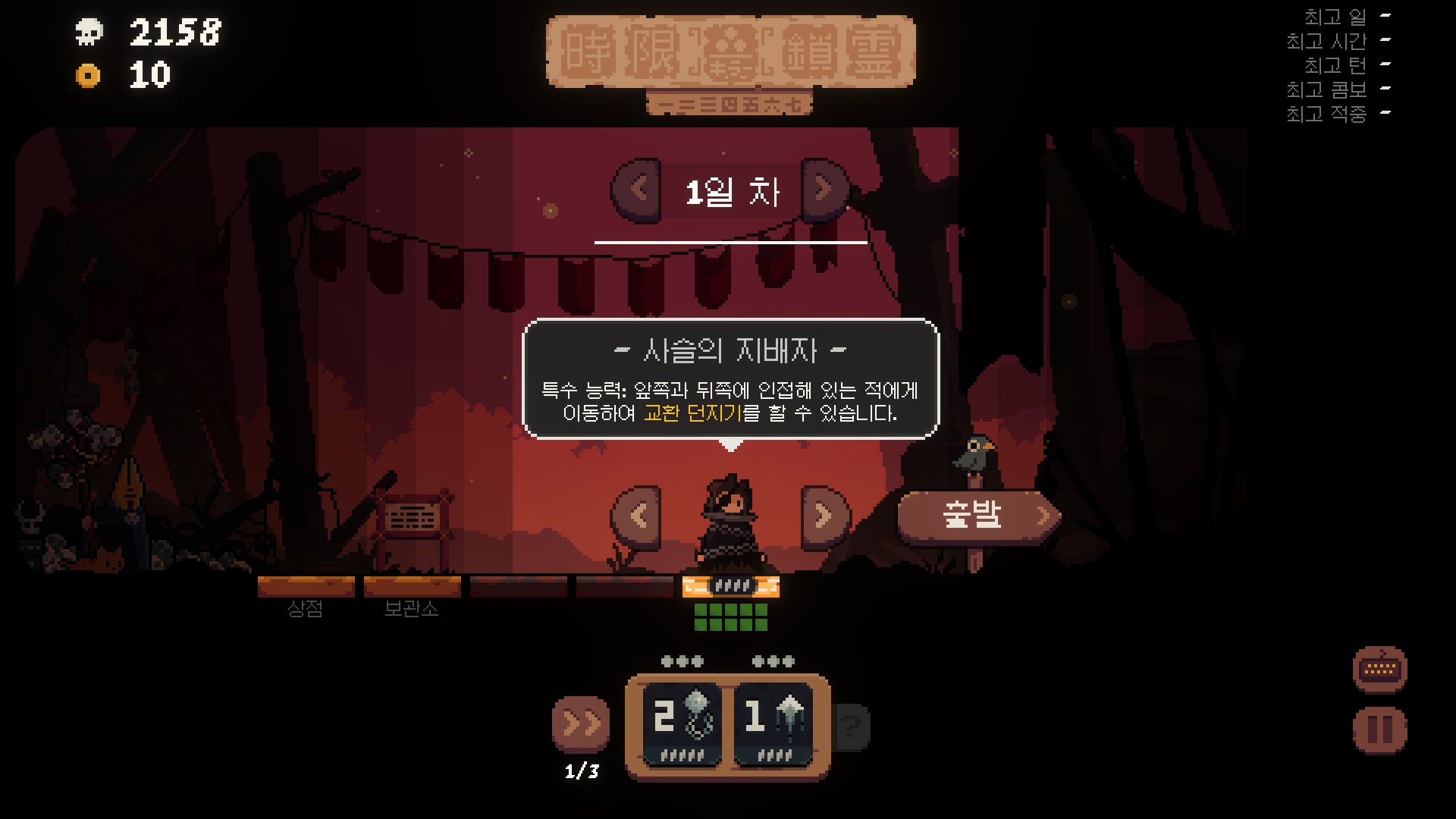Open the pause menu

pos(1379,730)
